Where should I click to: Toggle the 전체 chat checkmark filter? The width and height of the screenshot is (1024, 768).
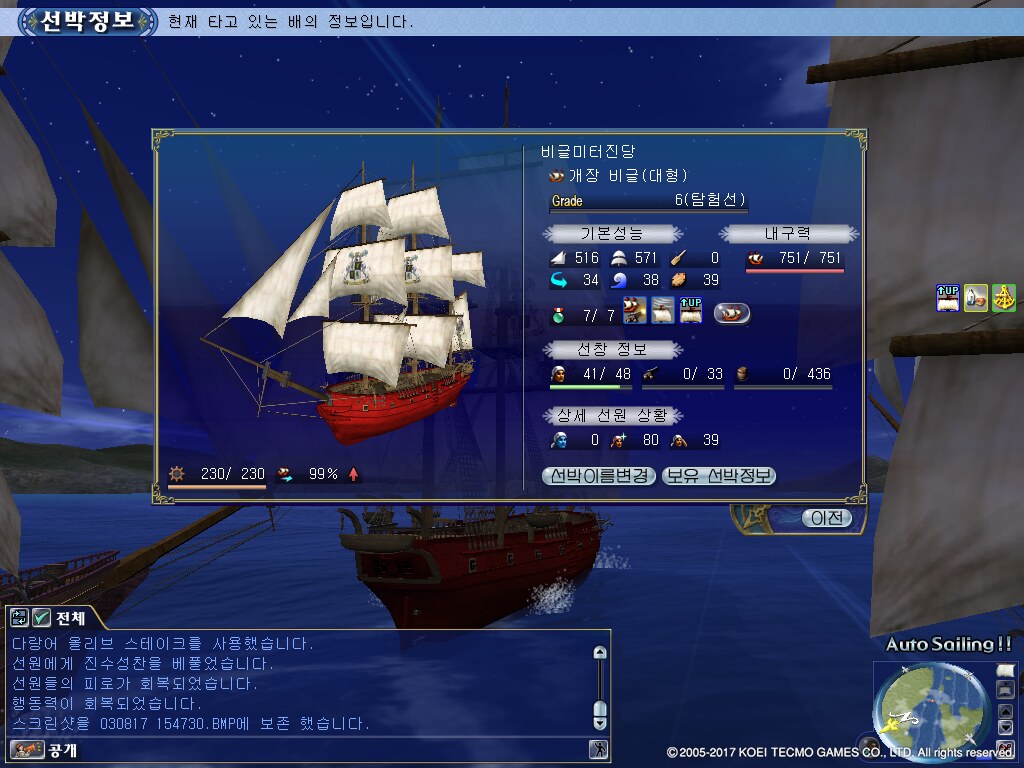(x=41, y=617)
